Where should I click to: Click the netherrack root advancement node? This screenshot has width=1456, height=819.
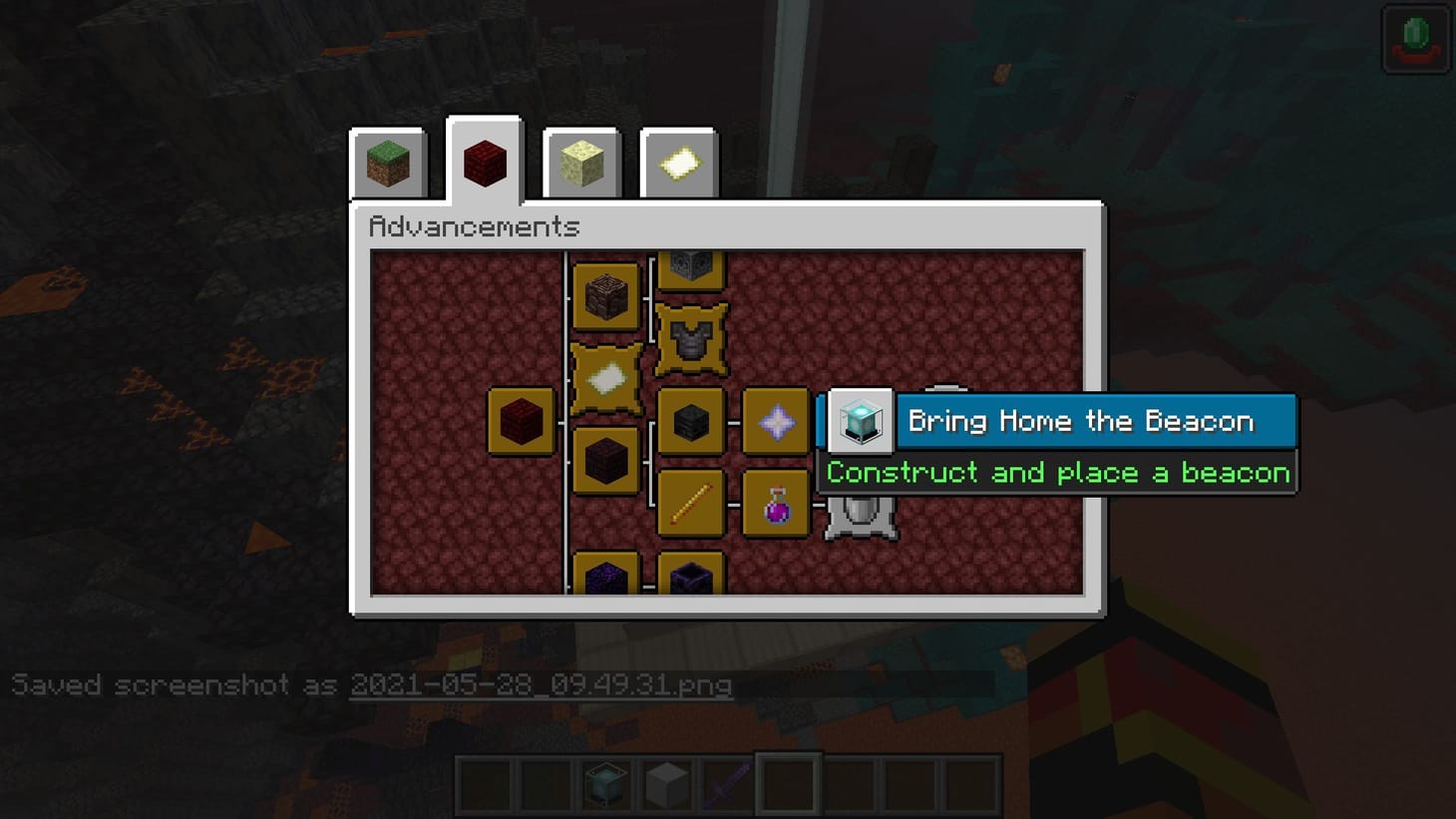[521, 419]
